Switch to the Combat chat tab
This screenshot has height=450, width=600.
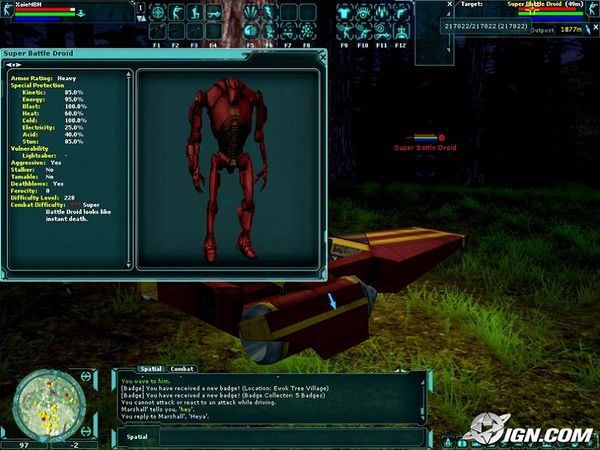182,369
